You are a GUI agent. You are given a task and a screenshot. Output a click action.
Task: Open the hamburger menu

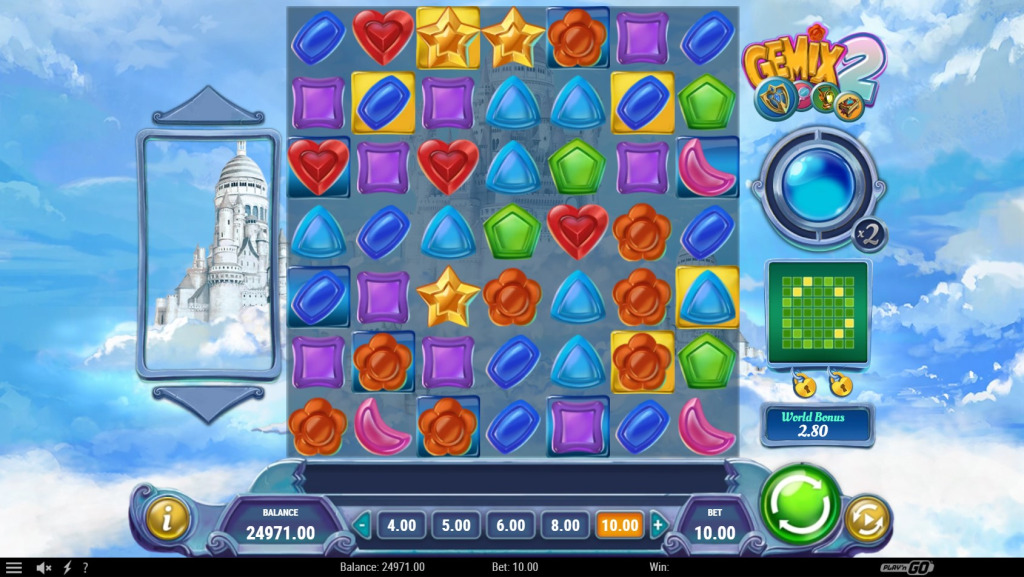coord(14,567)
